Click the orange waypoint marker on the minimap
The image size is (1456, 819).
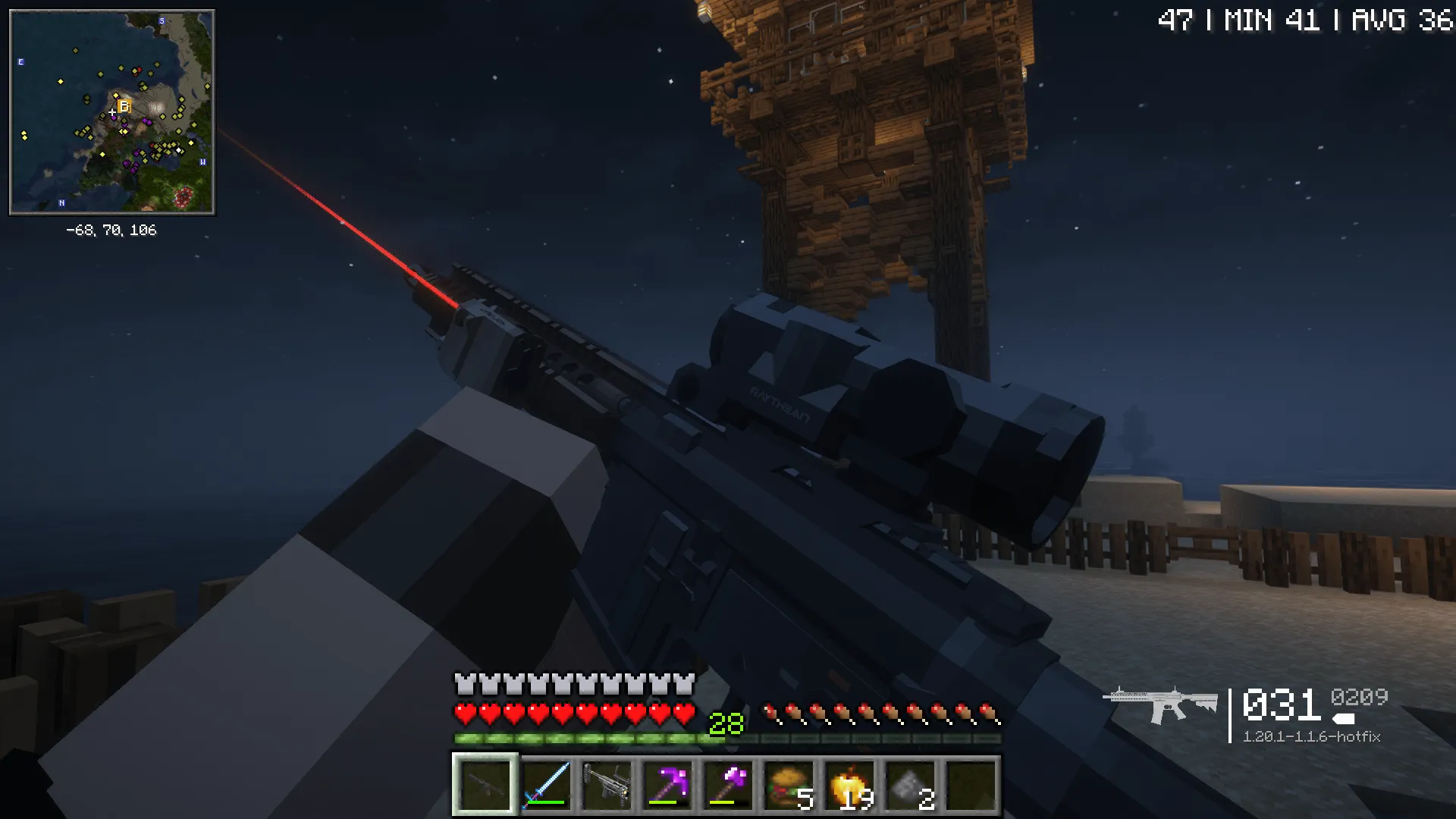124,105
